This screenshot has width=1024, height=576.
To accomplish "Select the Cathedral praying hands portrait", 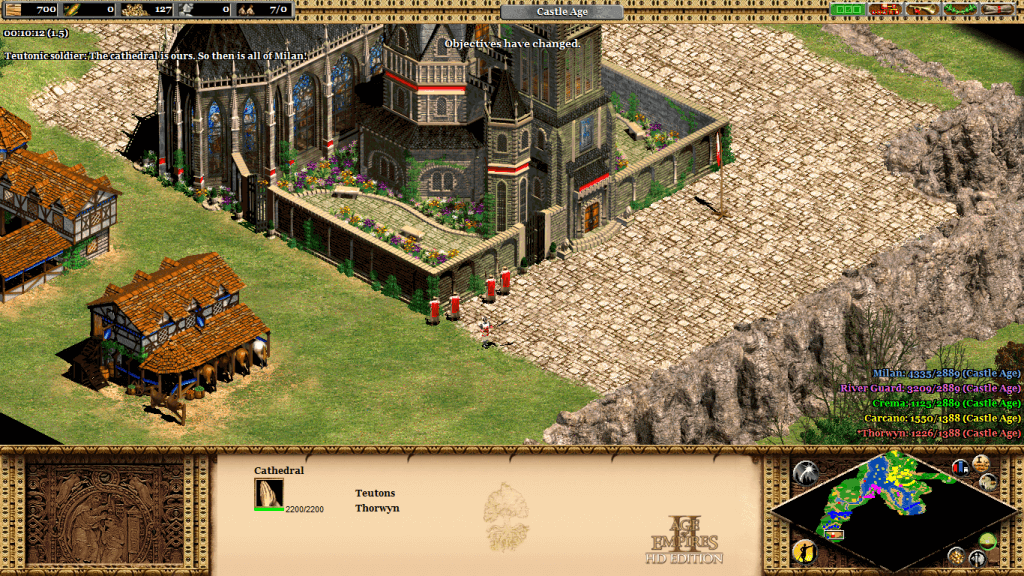I will (x=269, y=492).
